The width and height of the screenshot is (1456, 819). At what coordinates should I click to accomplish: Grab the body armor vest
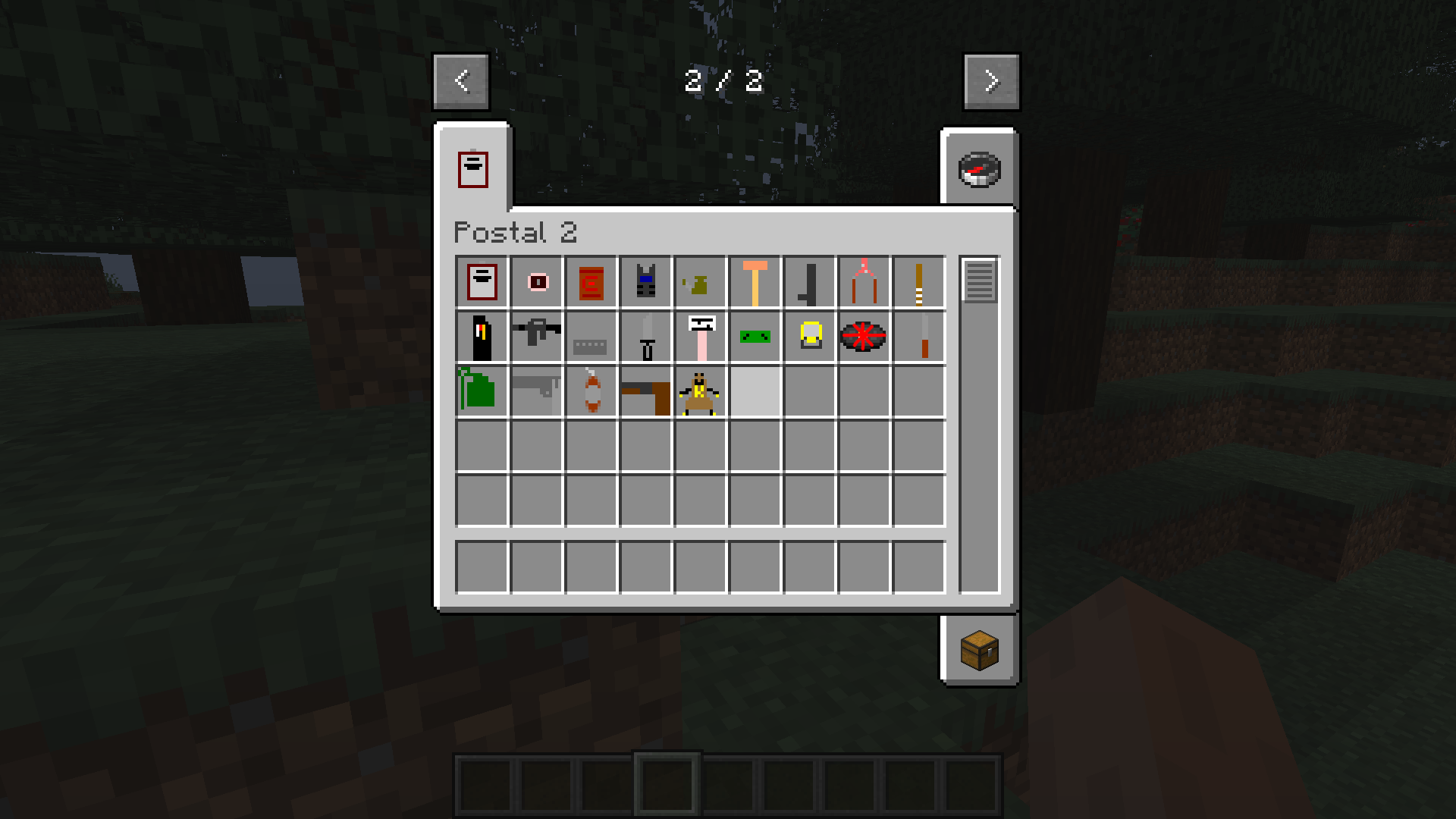coord(645,281)
